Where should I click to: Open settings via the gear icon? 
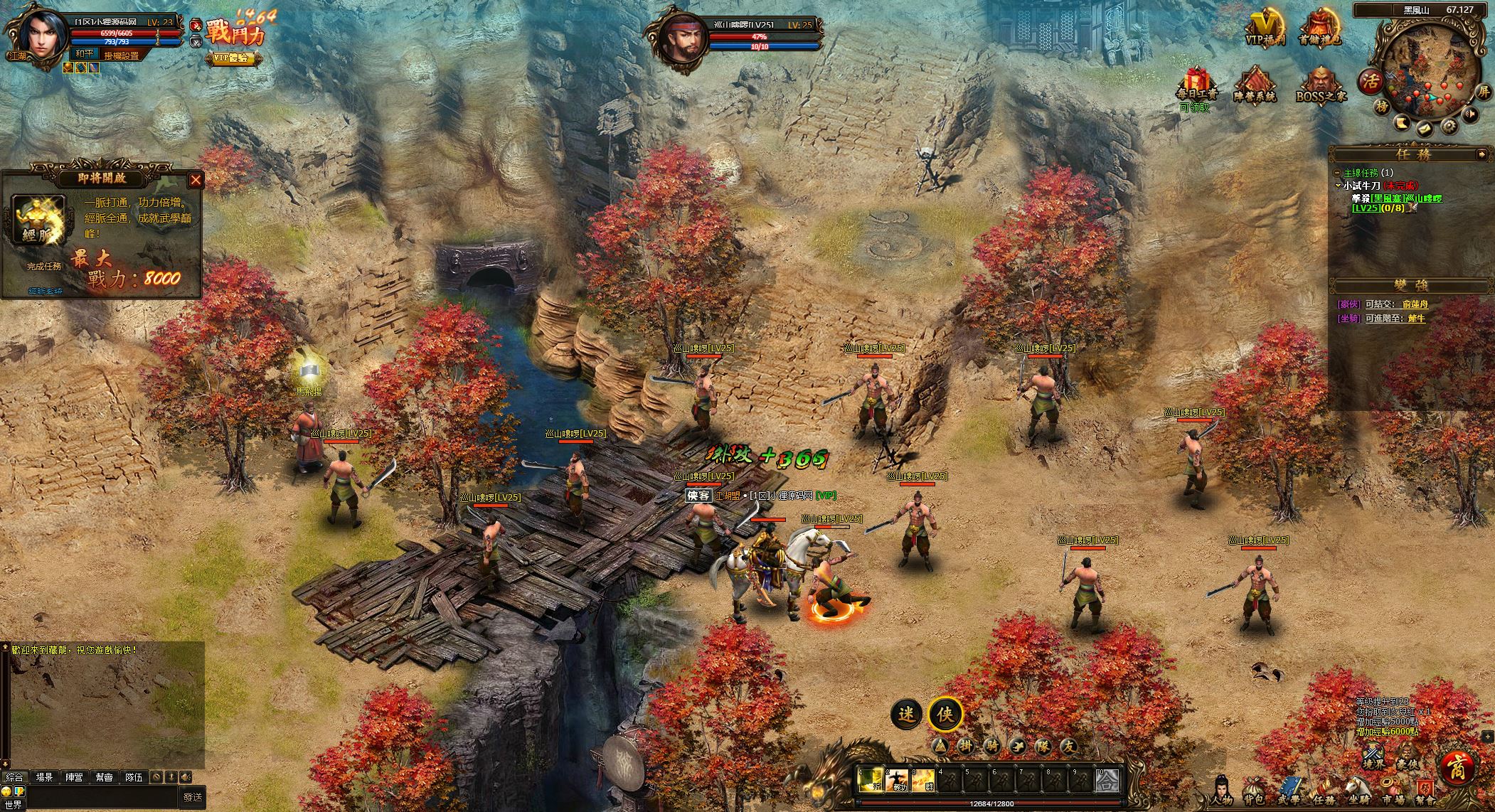[x=1448, y=127]
